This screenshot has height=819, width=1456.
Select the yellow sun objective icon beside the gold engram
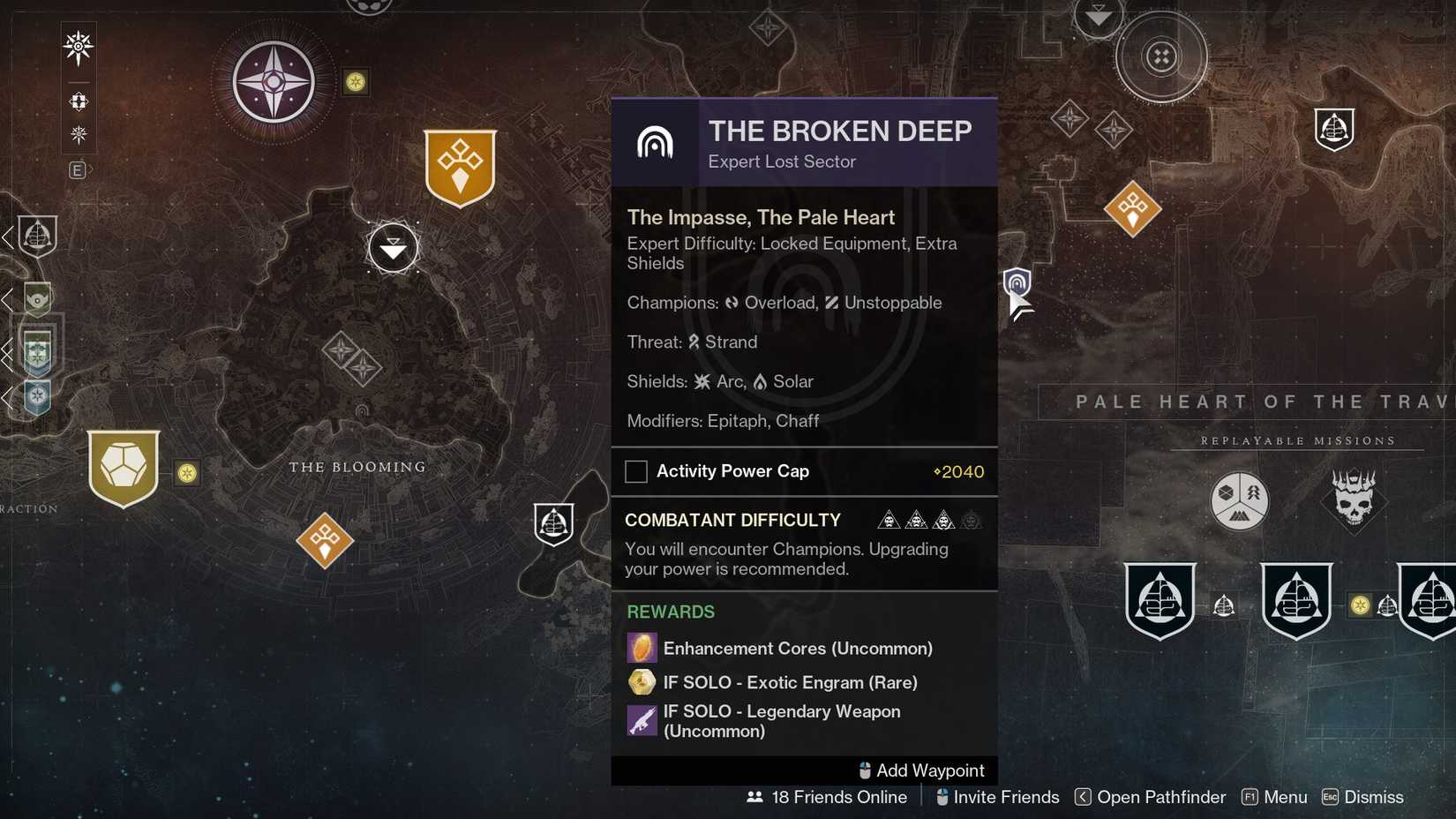pyautogui.click(x=186, y=474)
